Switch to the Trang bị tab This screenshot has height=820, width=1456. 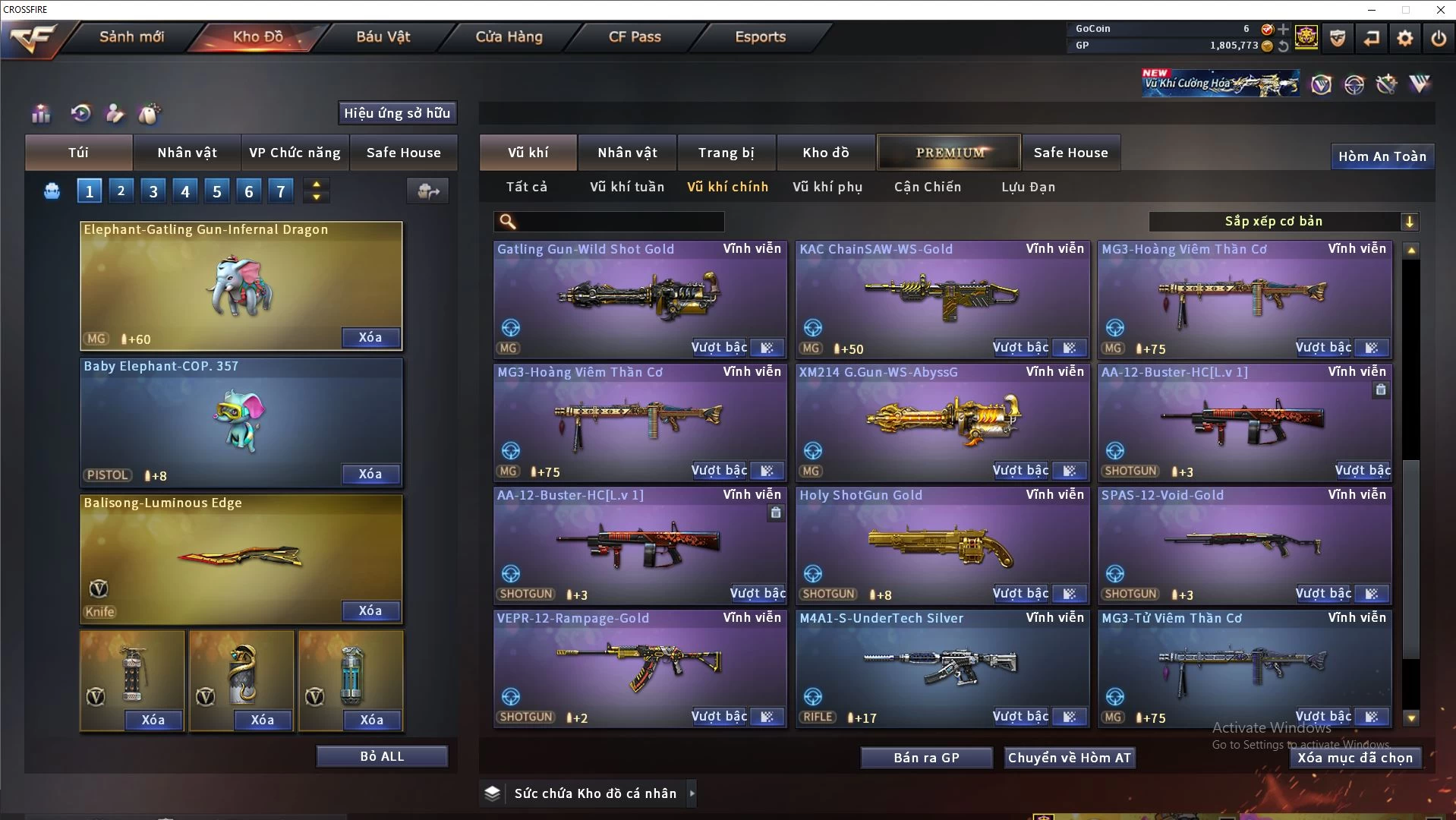click(726, 153)
